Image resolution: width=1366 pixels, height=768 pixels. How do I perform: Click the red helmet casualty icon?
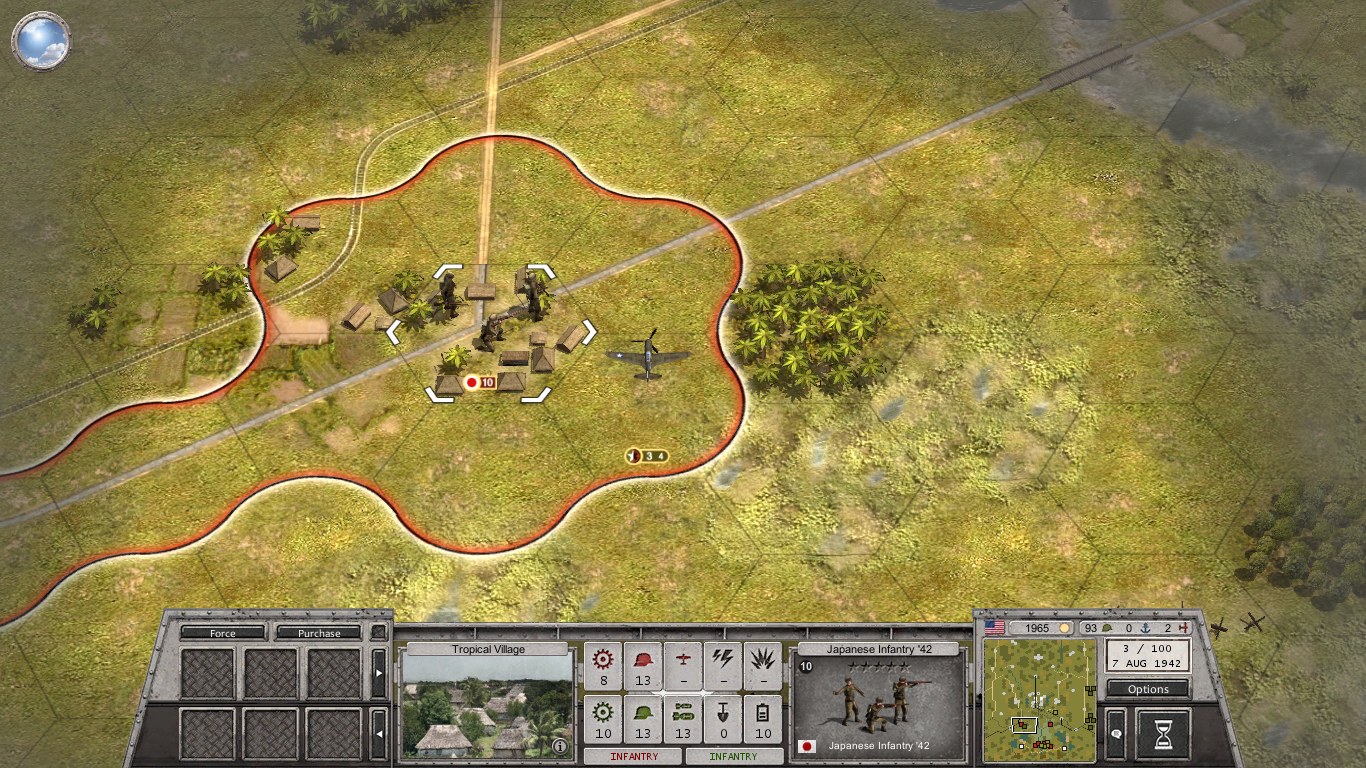pos(643,660)
